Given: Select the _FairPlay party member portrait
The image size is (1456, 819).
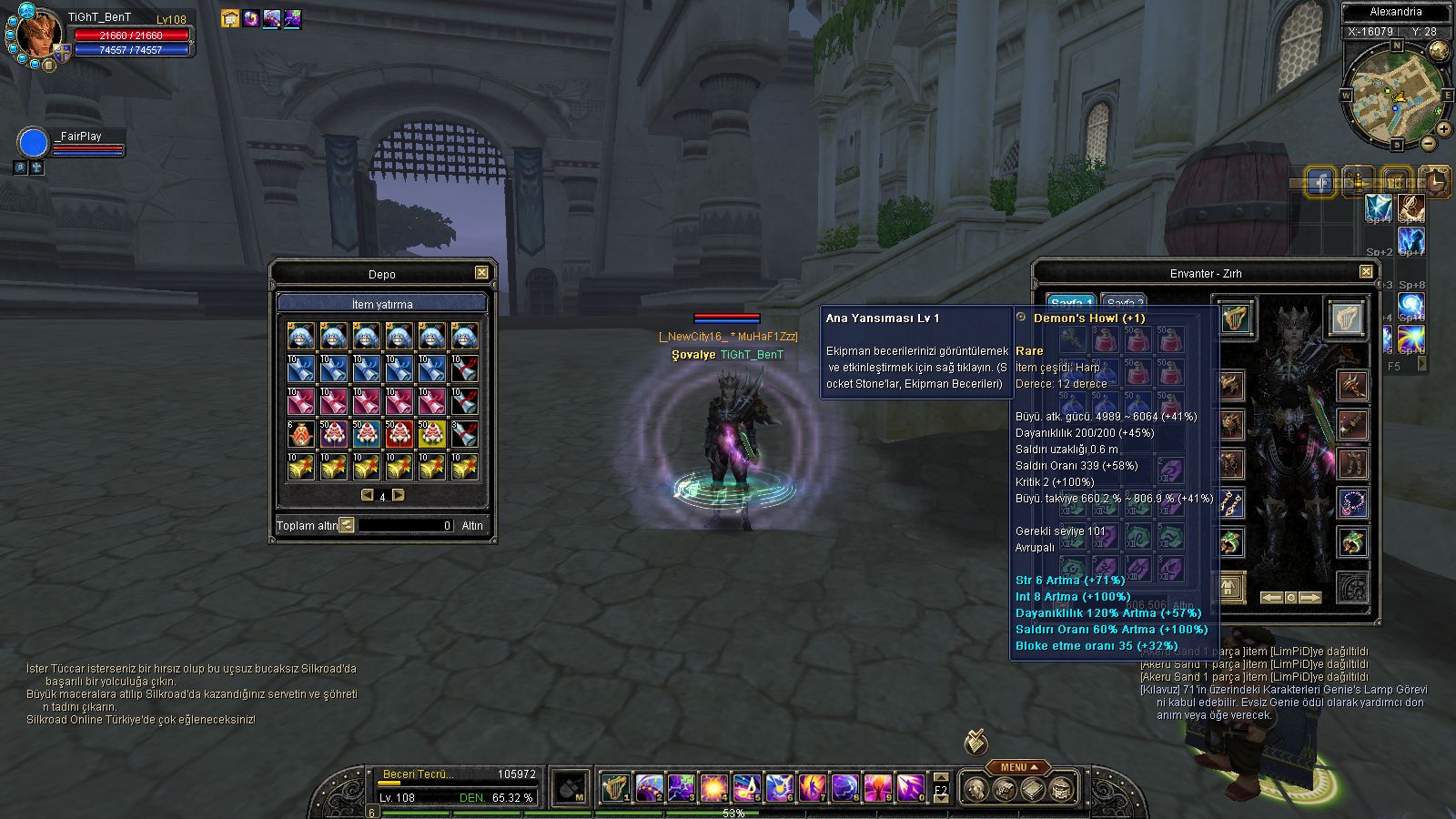Looking at the screenshot, I should pyautogui.click(x=34, y=143).
